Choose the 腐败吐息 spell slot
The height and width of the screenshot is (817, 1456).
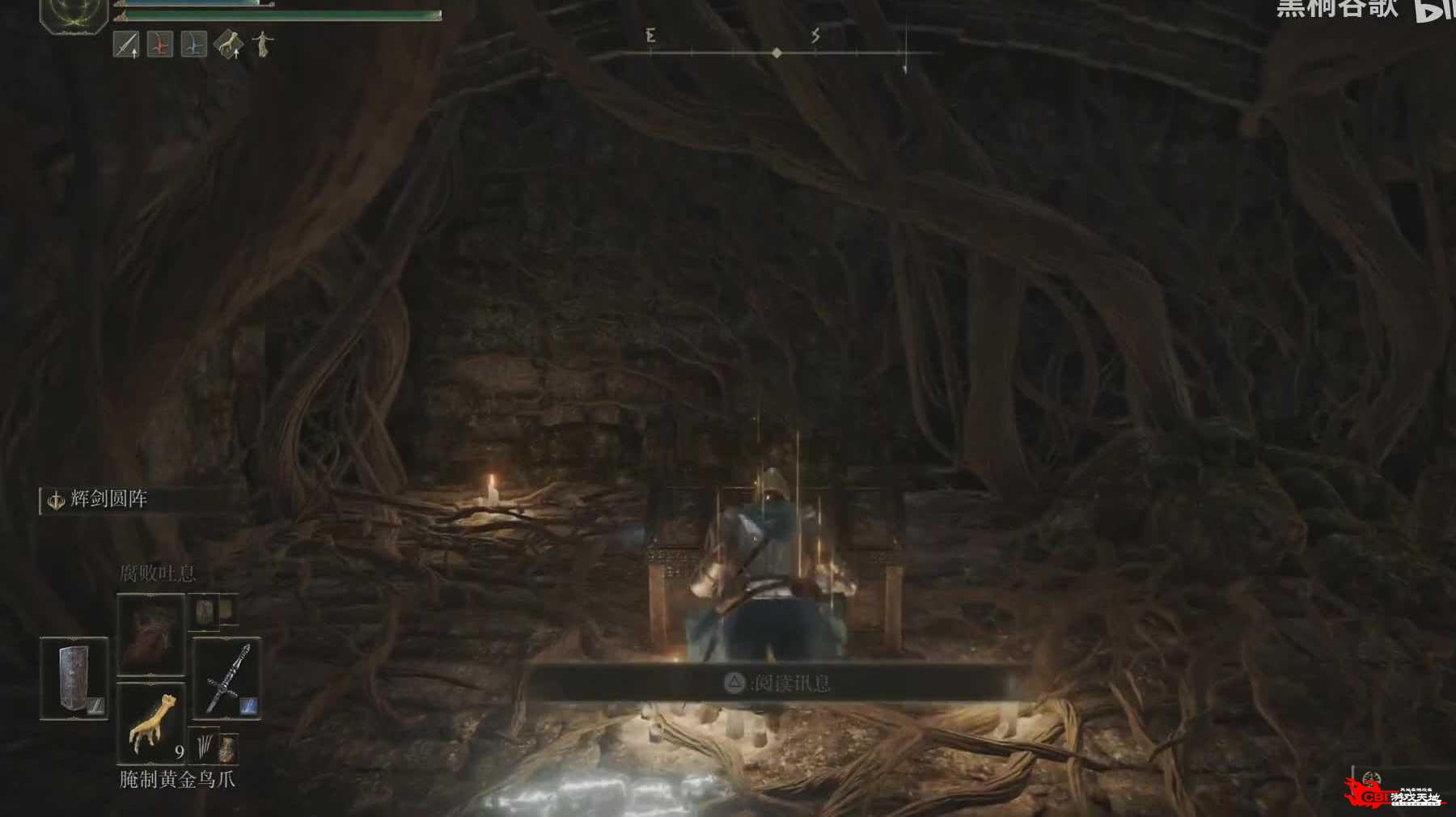click(150, 634)
